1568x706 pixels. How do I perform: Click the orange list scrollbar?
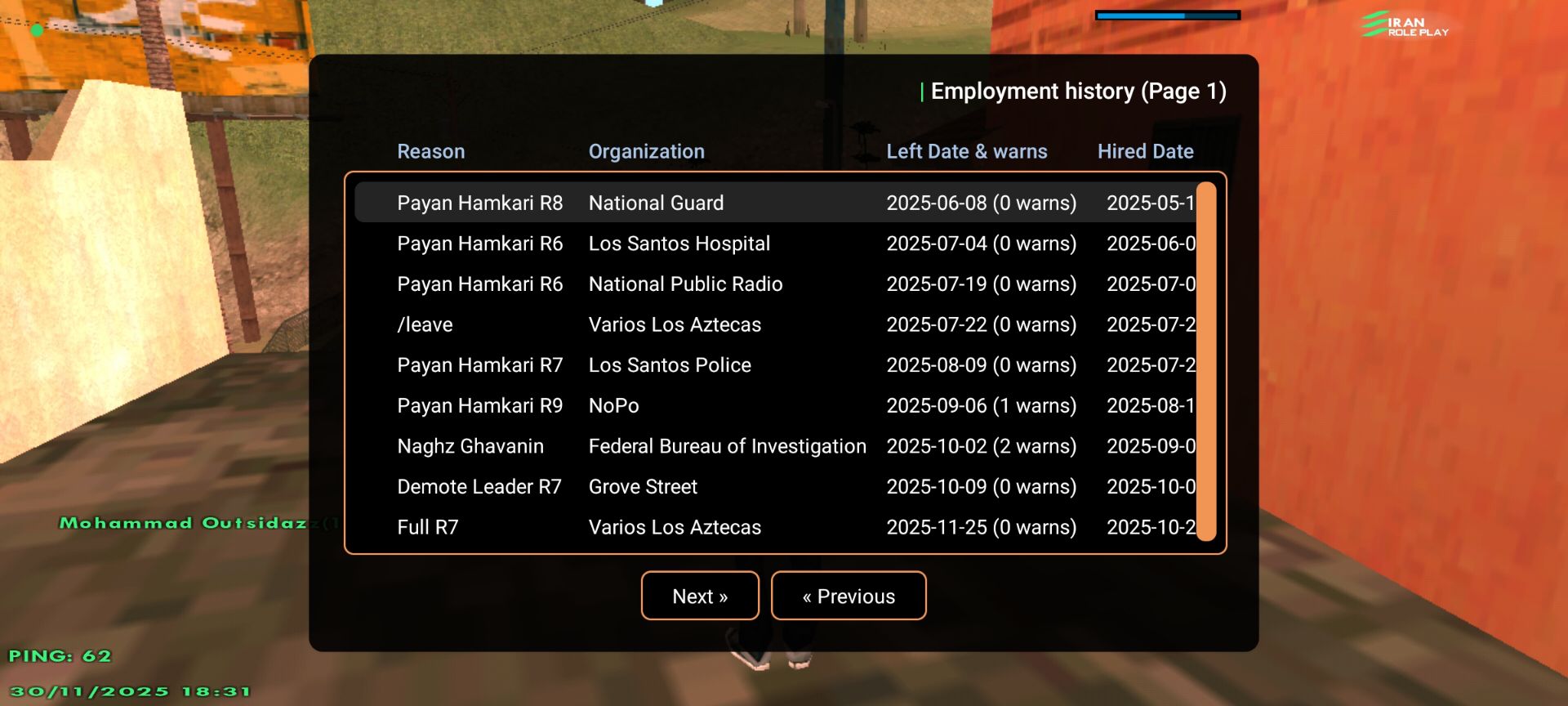[x=1206, y=361]
